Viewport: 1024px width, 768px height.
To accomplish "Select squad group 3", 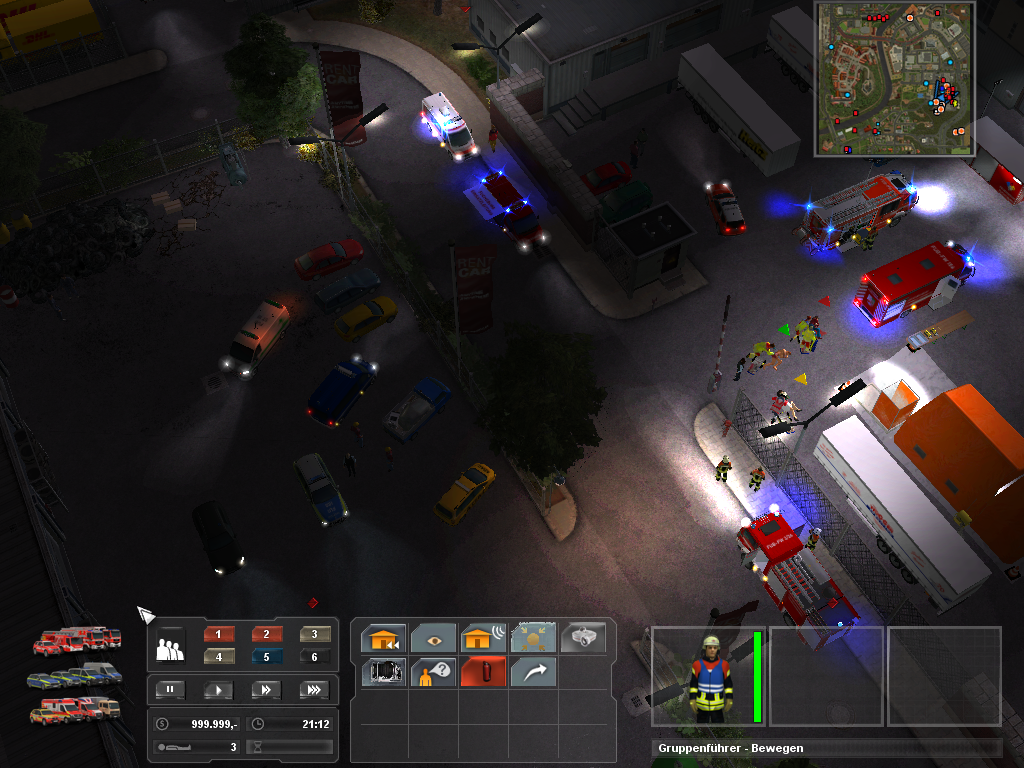I will (314, 634).
